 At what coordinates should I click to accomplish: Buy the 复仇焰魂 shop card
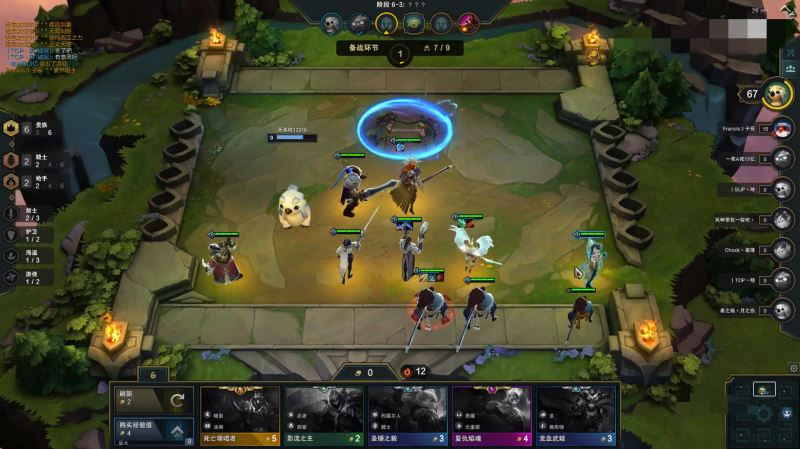(492, 416)
